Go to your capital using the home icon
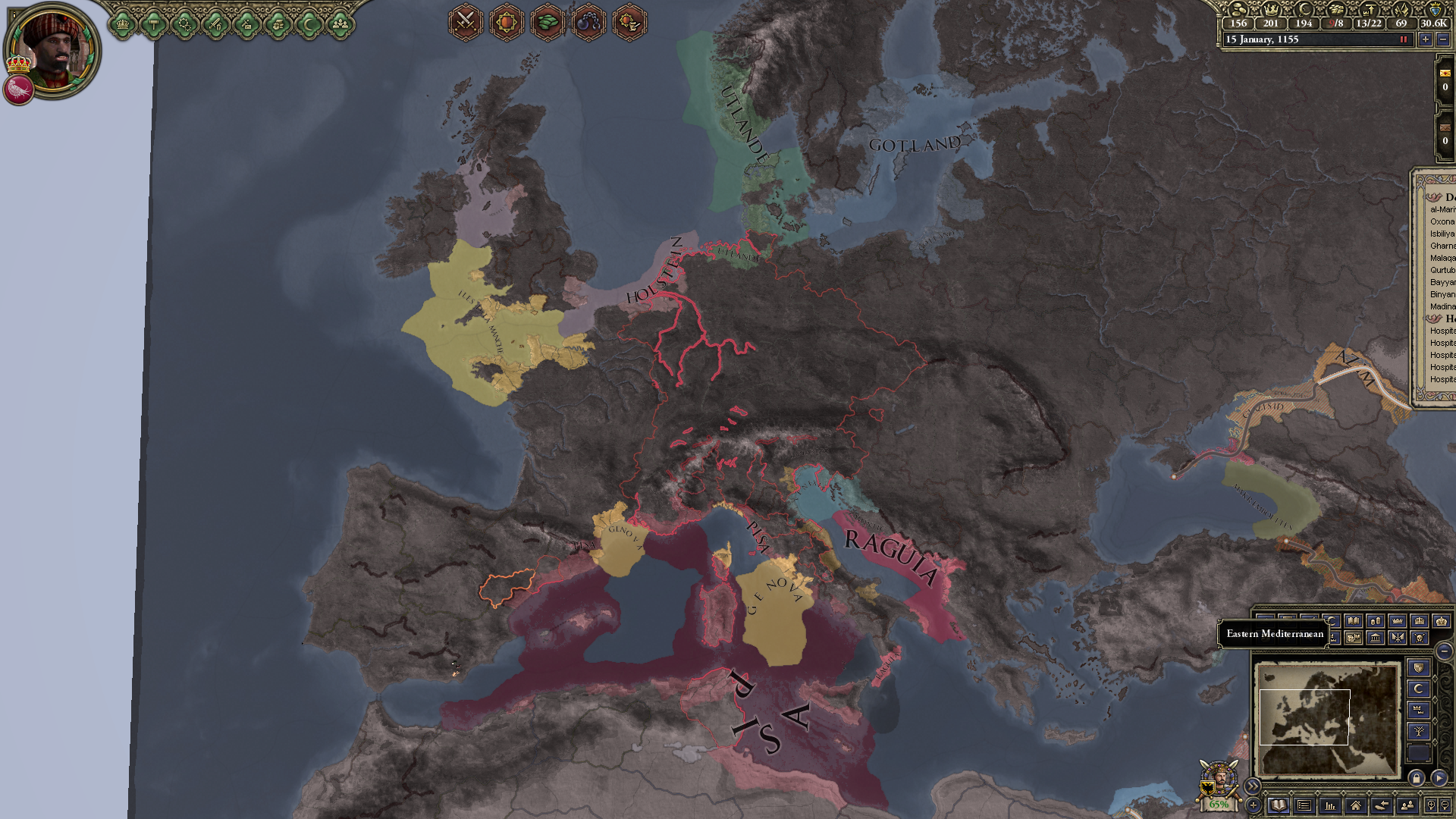The height and width of the screenshot is (819, 1456). [1356, 807]
